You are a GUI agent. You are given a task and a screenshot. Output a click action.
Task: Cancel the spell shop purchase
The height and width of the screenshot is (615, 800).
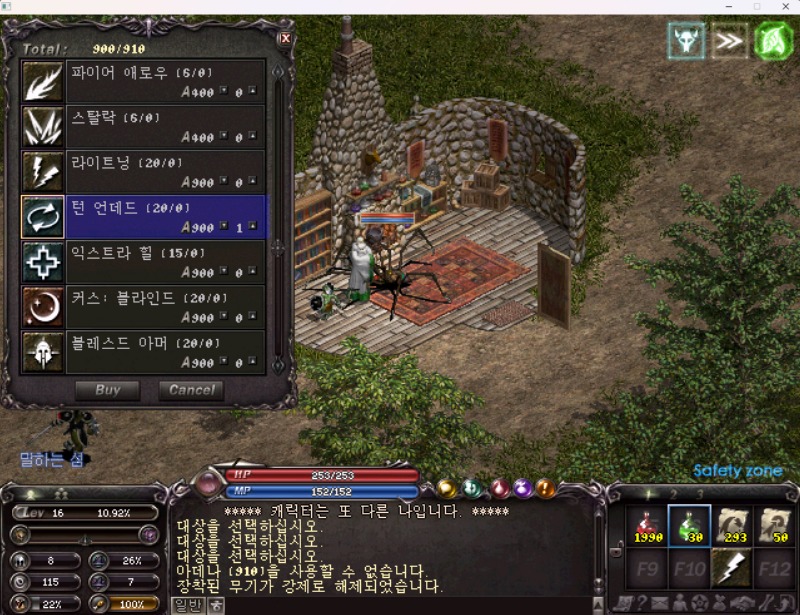click(191, 390)
